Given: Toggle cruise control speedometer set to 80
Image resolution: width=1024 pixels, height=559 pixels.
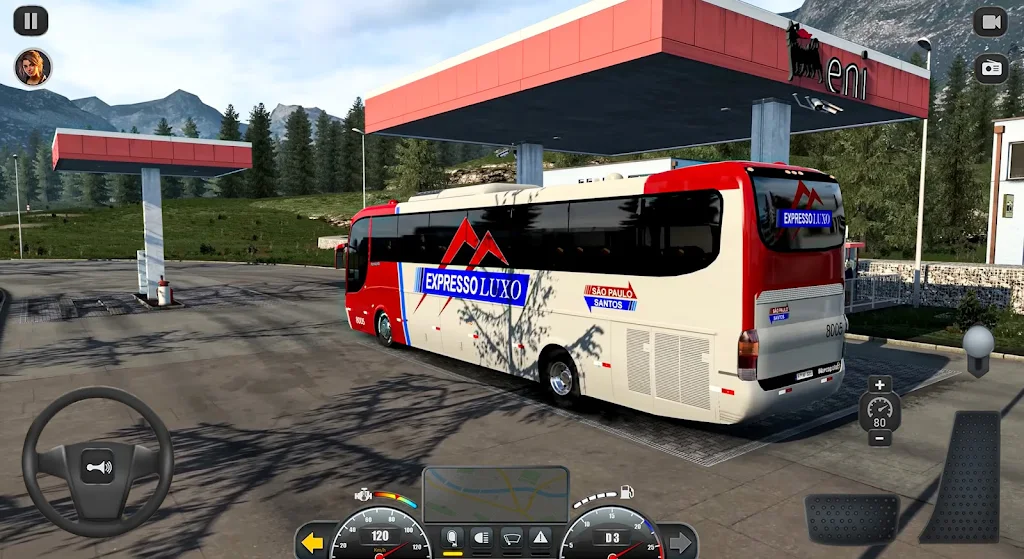Looking at the screenshot, I should pos(879,410).
